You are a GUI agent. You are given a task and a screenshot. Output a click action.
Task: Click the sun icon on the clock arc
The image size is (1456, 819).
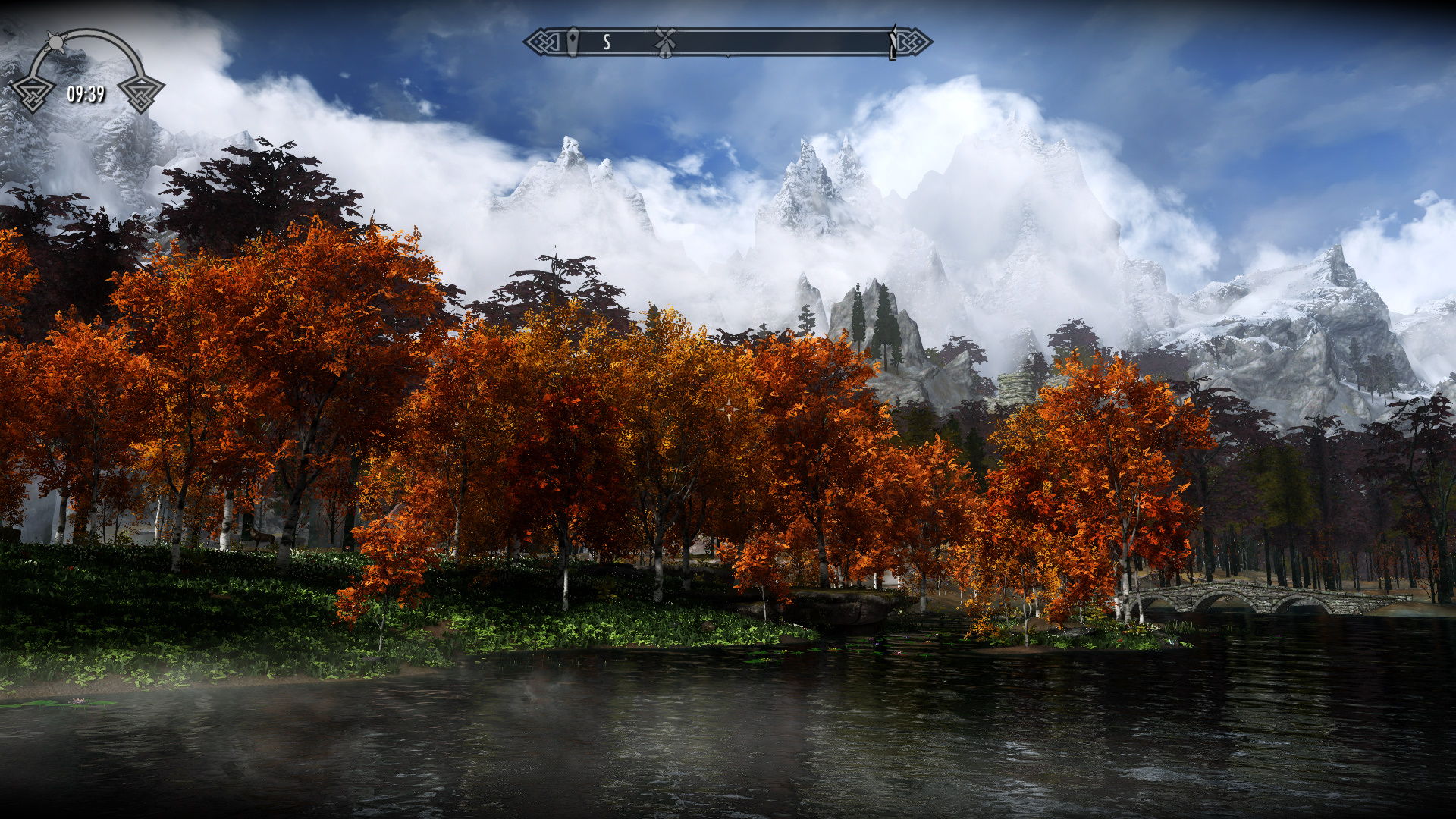[55, 41]
